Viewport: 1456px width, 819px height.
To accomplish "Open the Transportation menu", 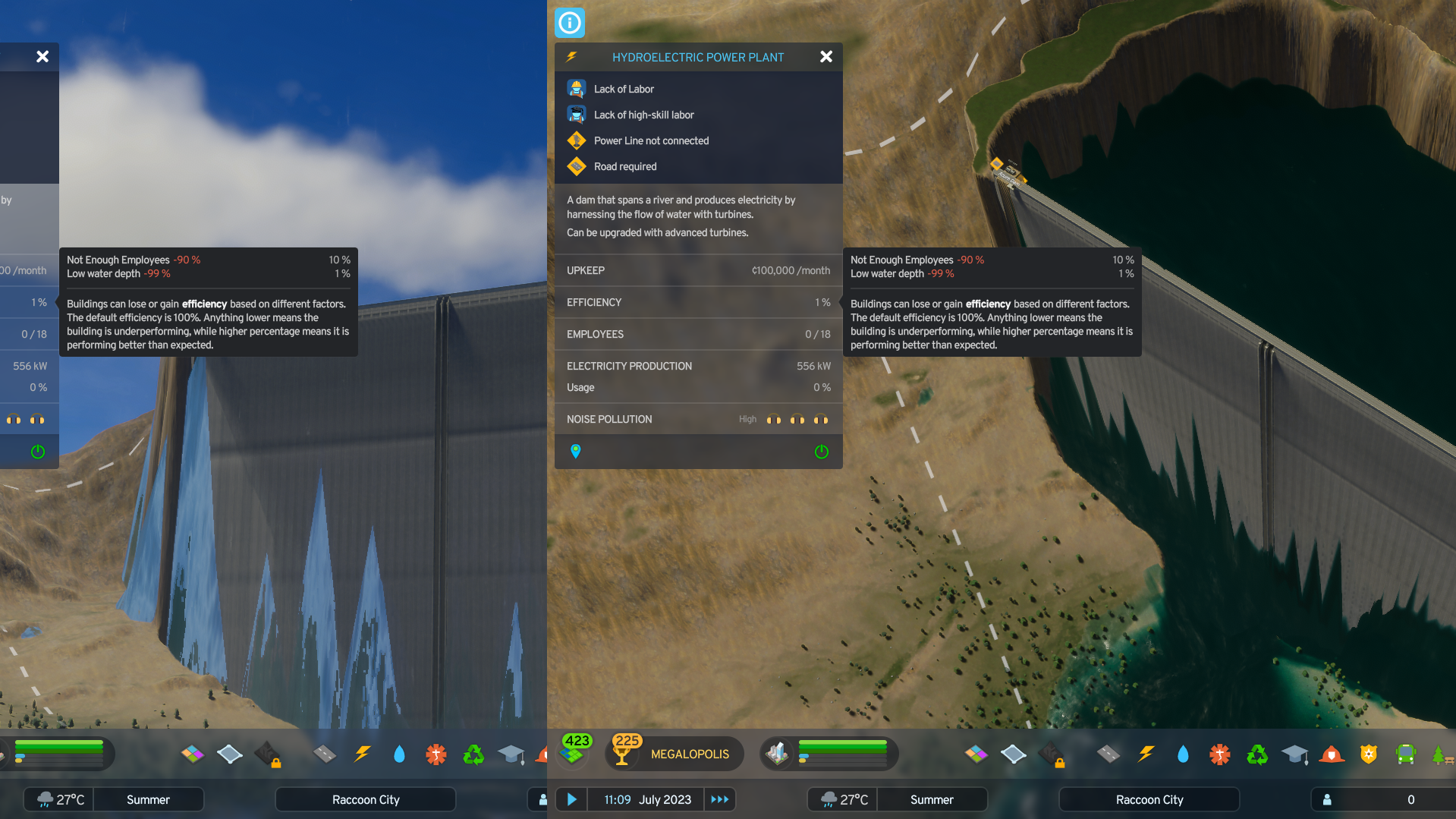I will (1406, 754).
